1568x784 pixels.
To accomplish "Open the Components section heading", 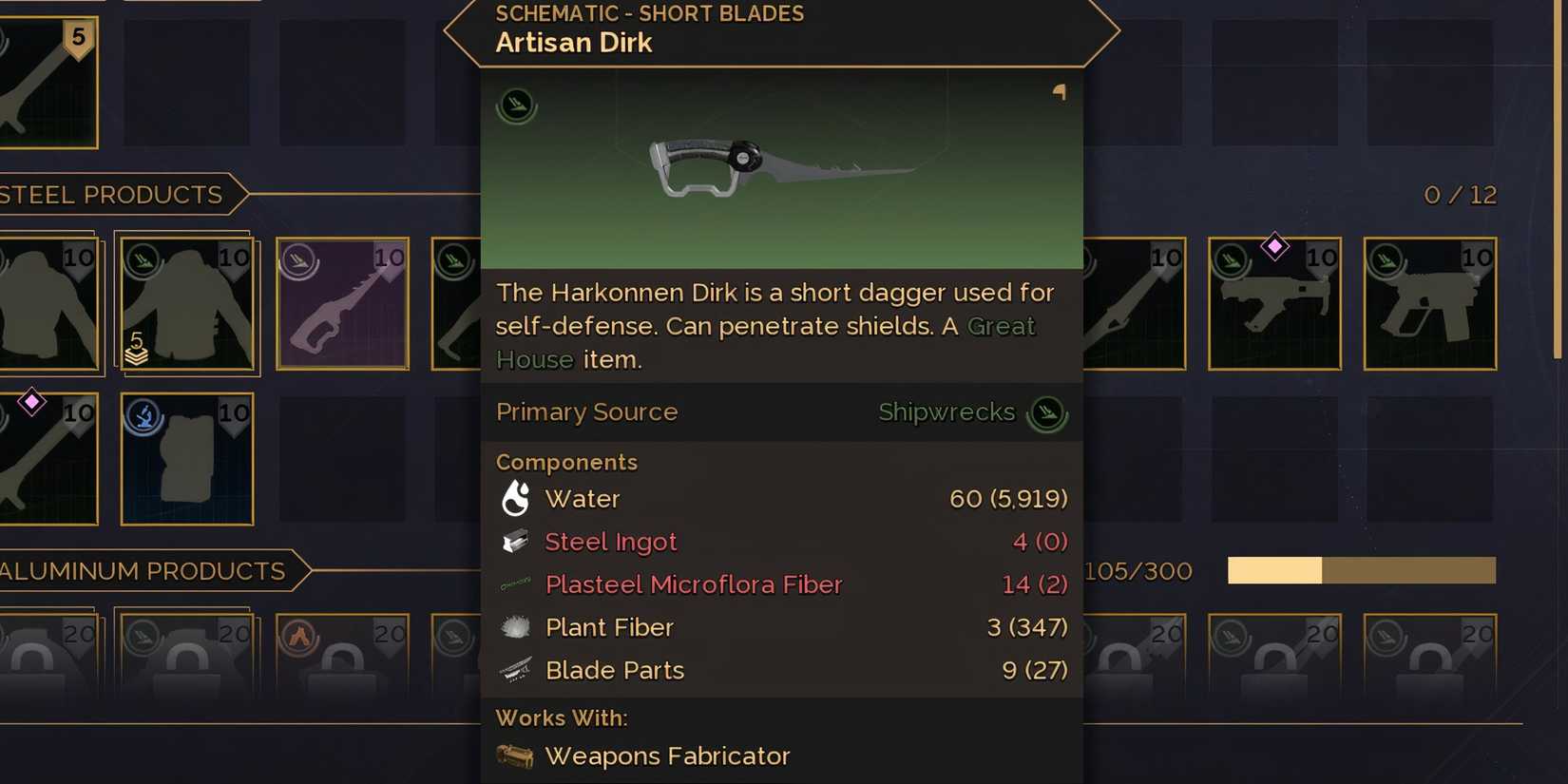I will (x=566, y=462).
